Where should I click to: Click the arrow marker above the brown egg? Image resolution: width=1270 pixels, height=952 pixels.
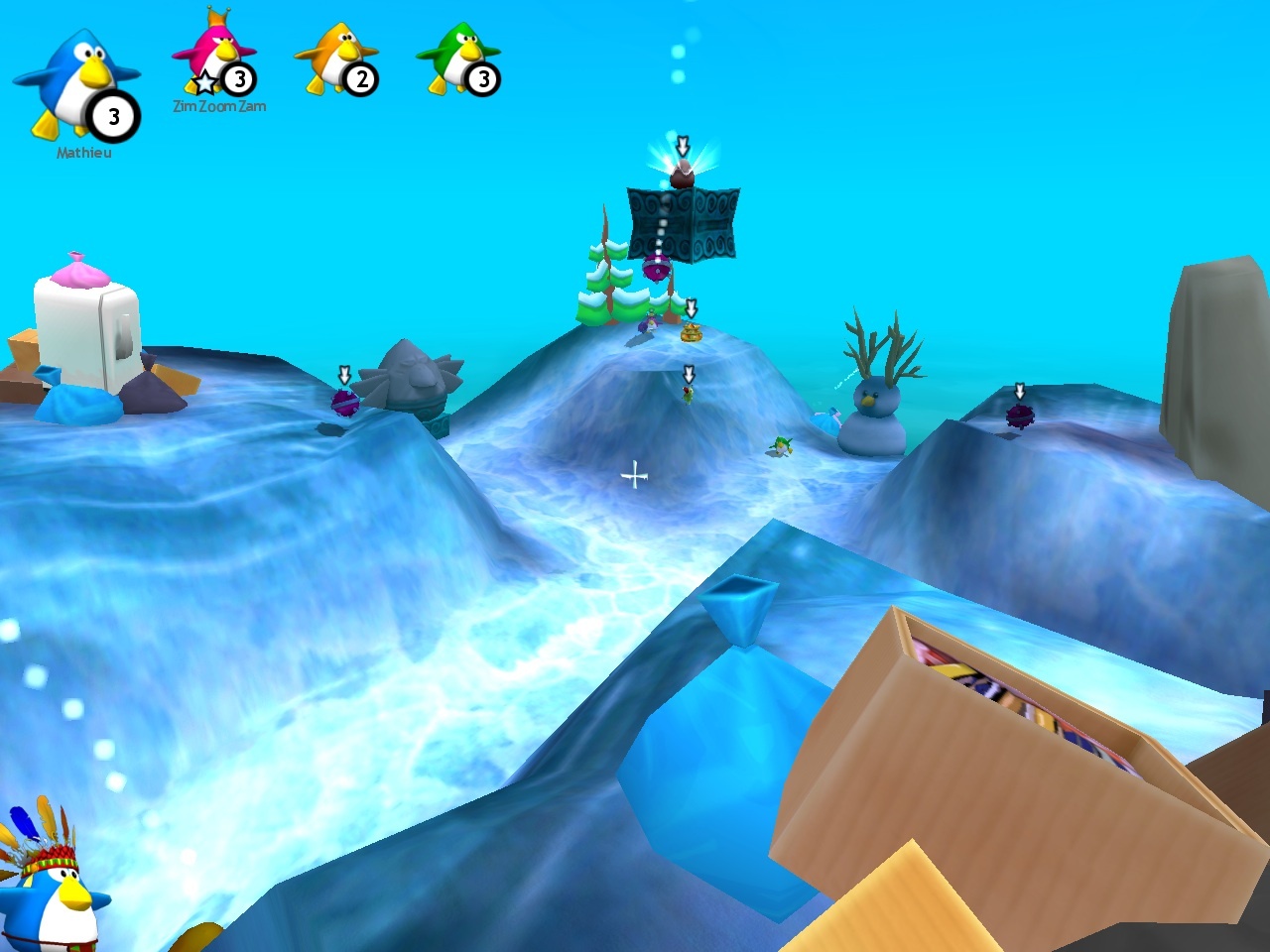(683, 147)
